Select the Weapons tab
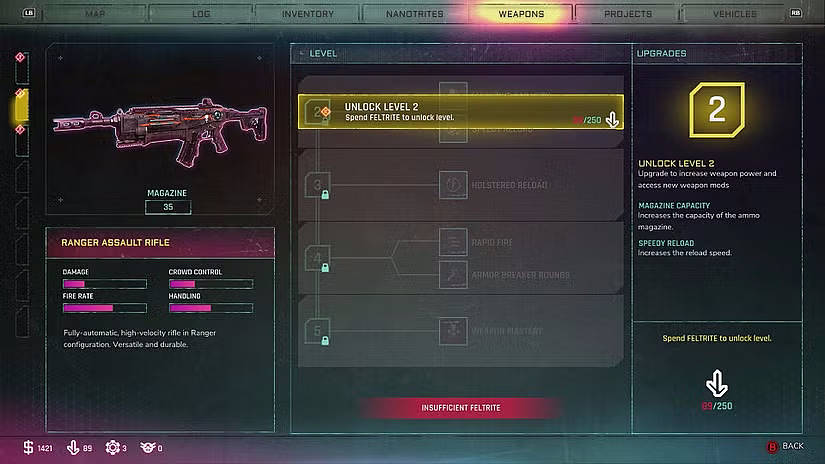This screenshot has width=825, height=464. point(521,14)
